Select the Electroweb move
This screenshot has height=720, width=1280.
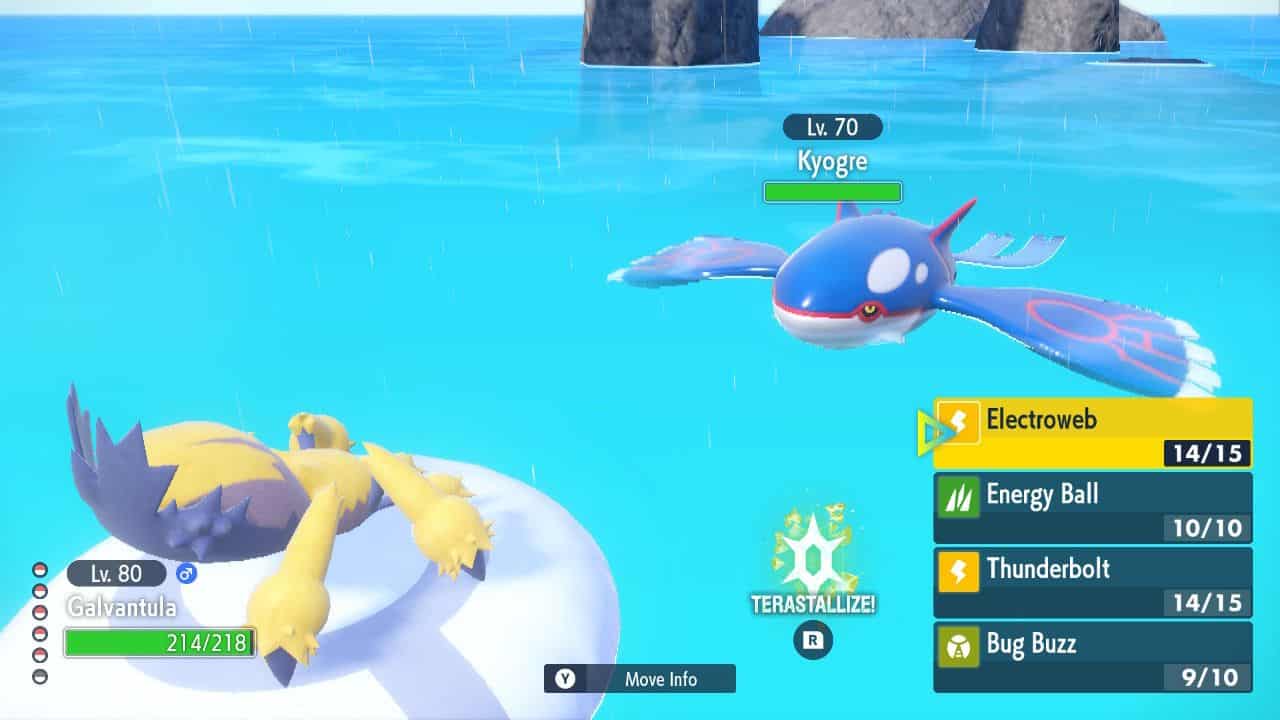[x=1092, y=433]
